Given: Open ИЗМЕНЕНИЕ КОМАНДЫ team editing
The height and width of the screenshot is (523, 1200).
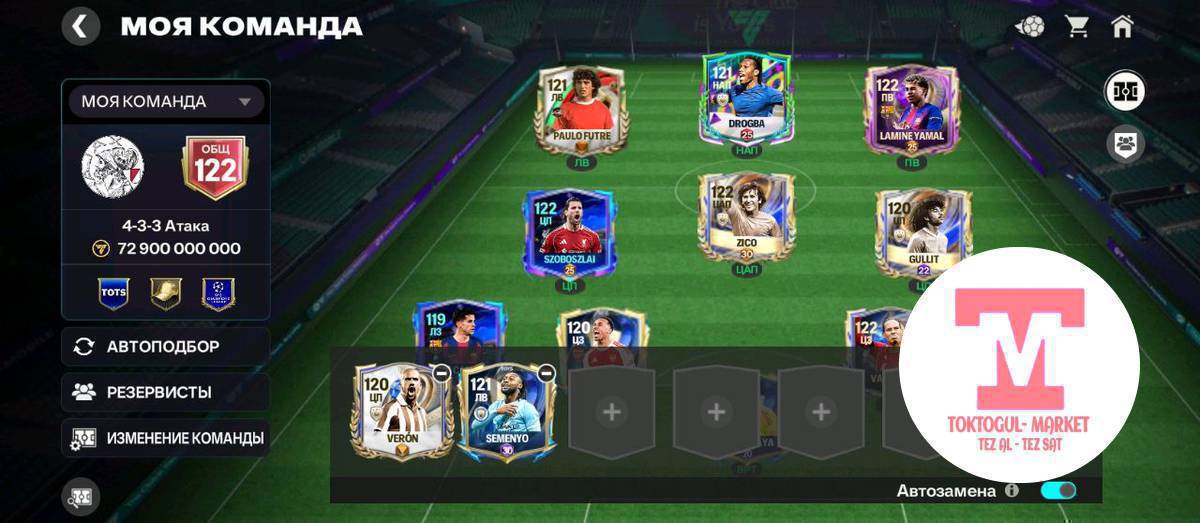Looking at the screenshot, I should click(x=166, y=438).
